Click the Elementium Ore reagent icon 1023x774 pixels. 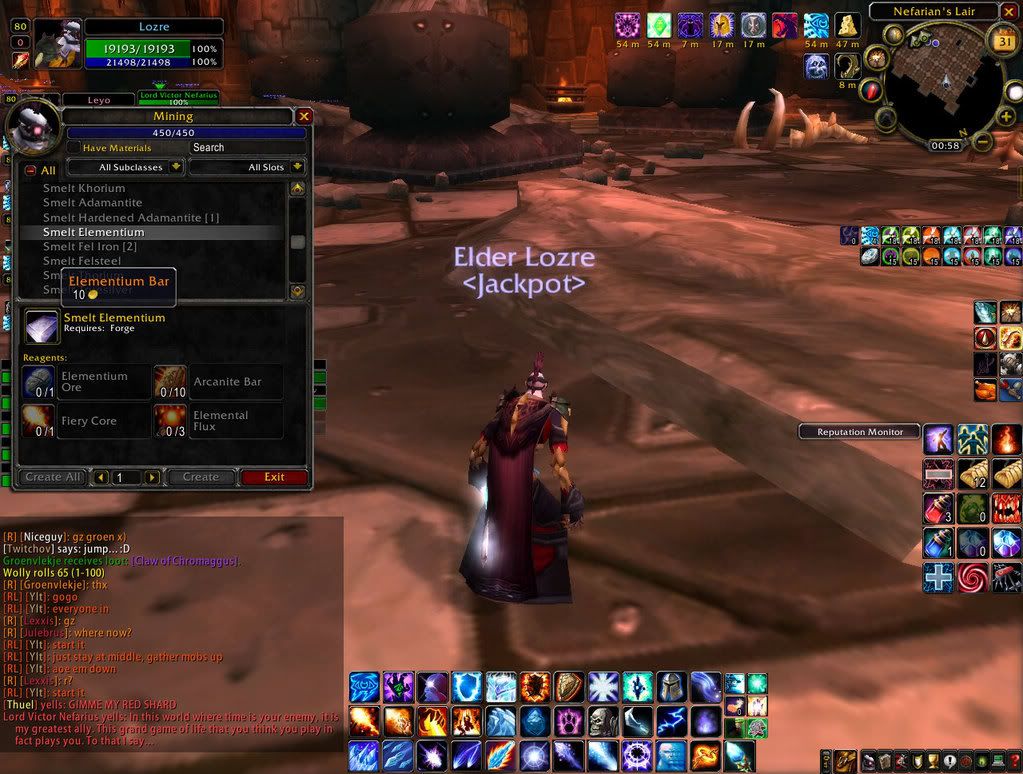tap(39, 382)
